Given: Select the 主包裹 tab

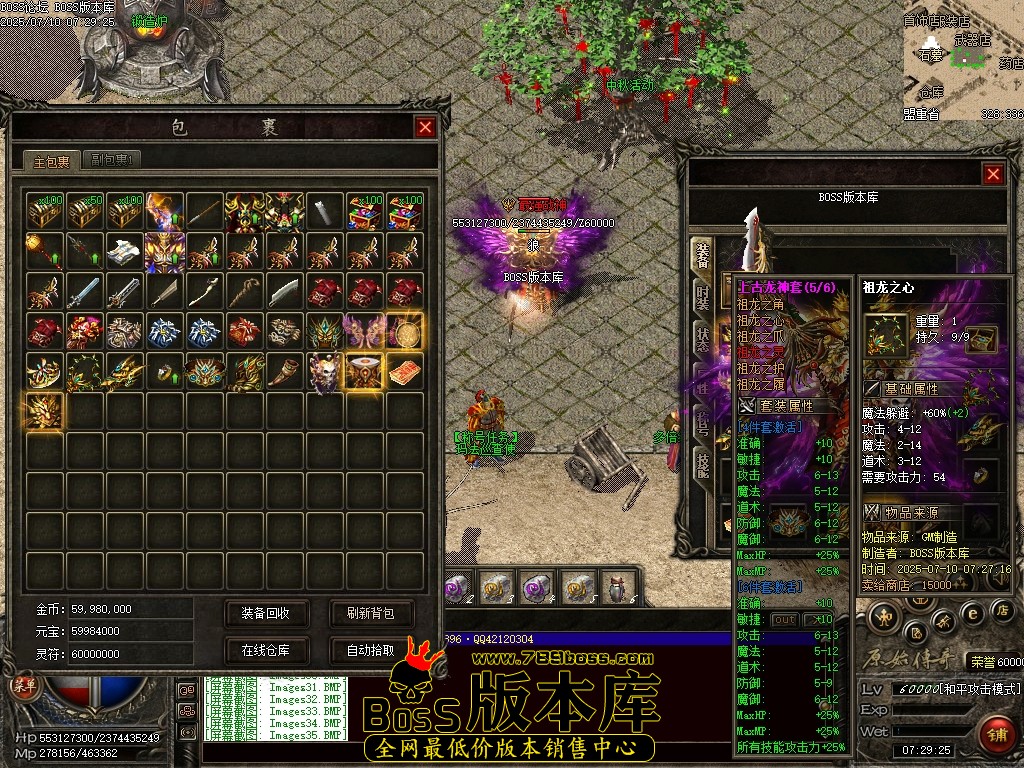Looking at the screenshot, I should click(x=52, y=160).
